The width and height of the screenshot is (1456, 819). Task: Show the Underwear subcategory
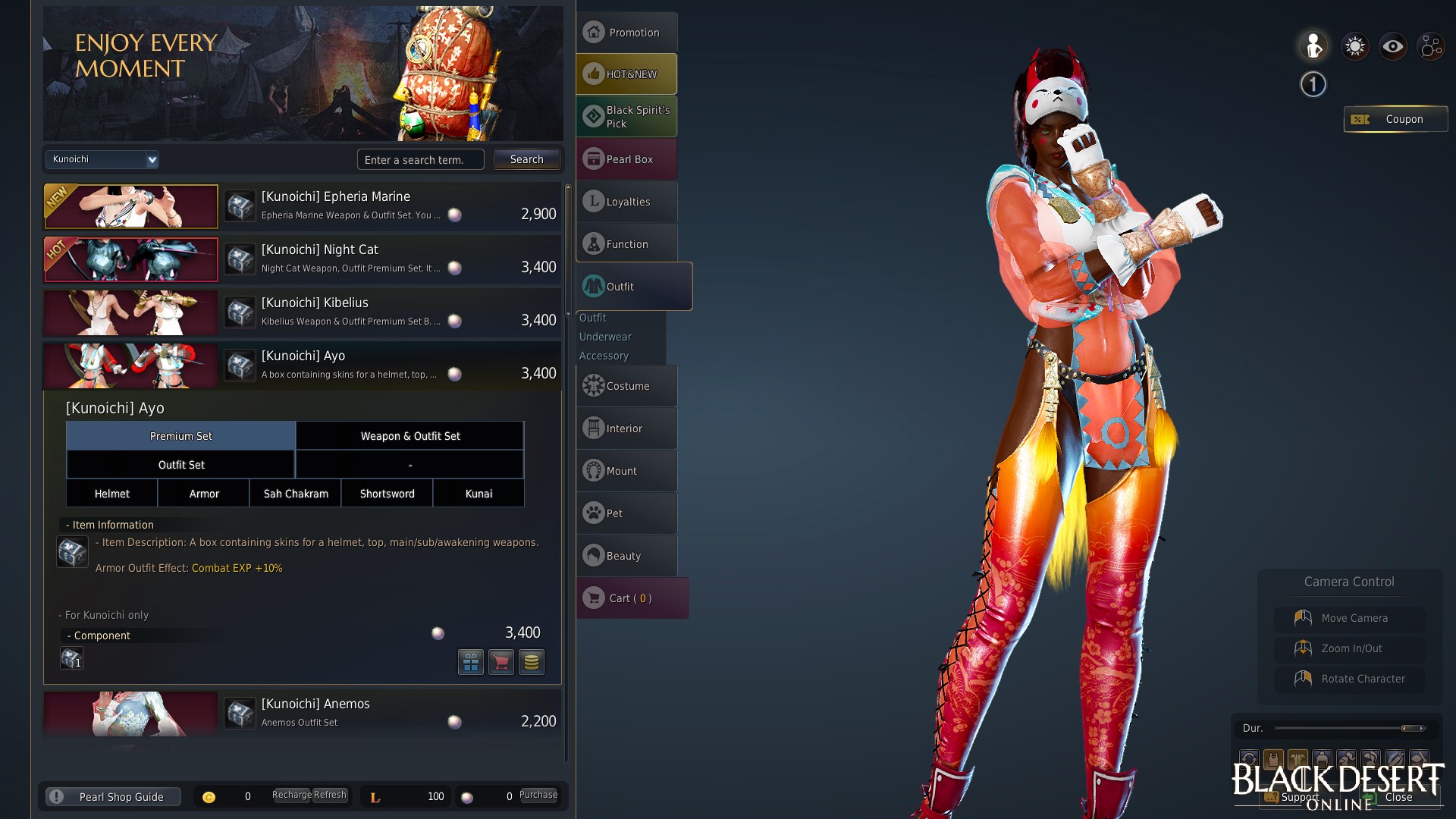pos(605,337)
